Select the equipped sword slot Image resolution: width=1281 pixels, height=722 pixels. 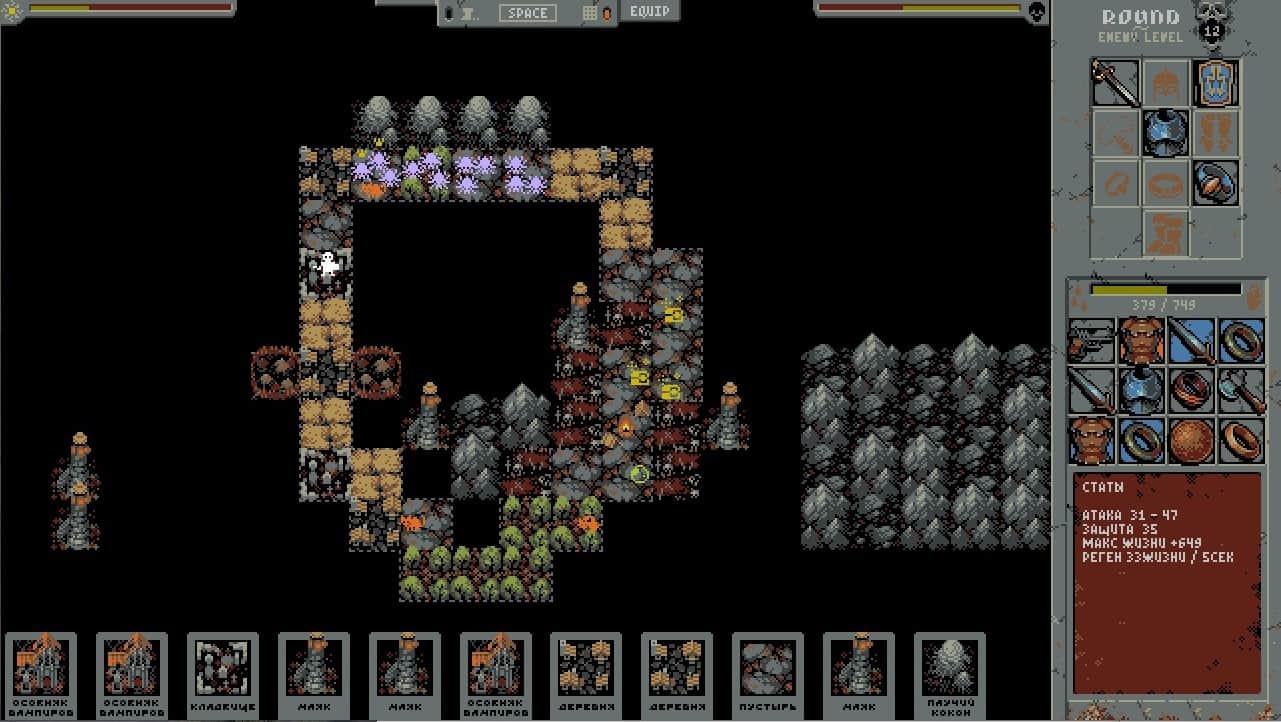(1115, 83)
